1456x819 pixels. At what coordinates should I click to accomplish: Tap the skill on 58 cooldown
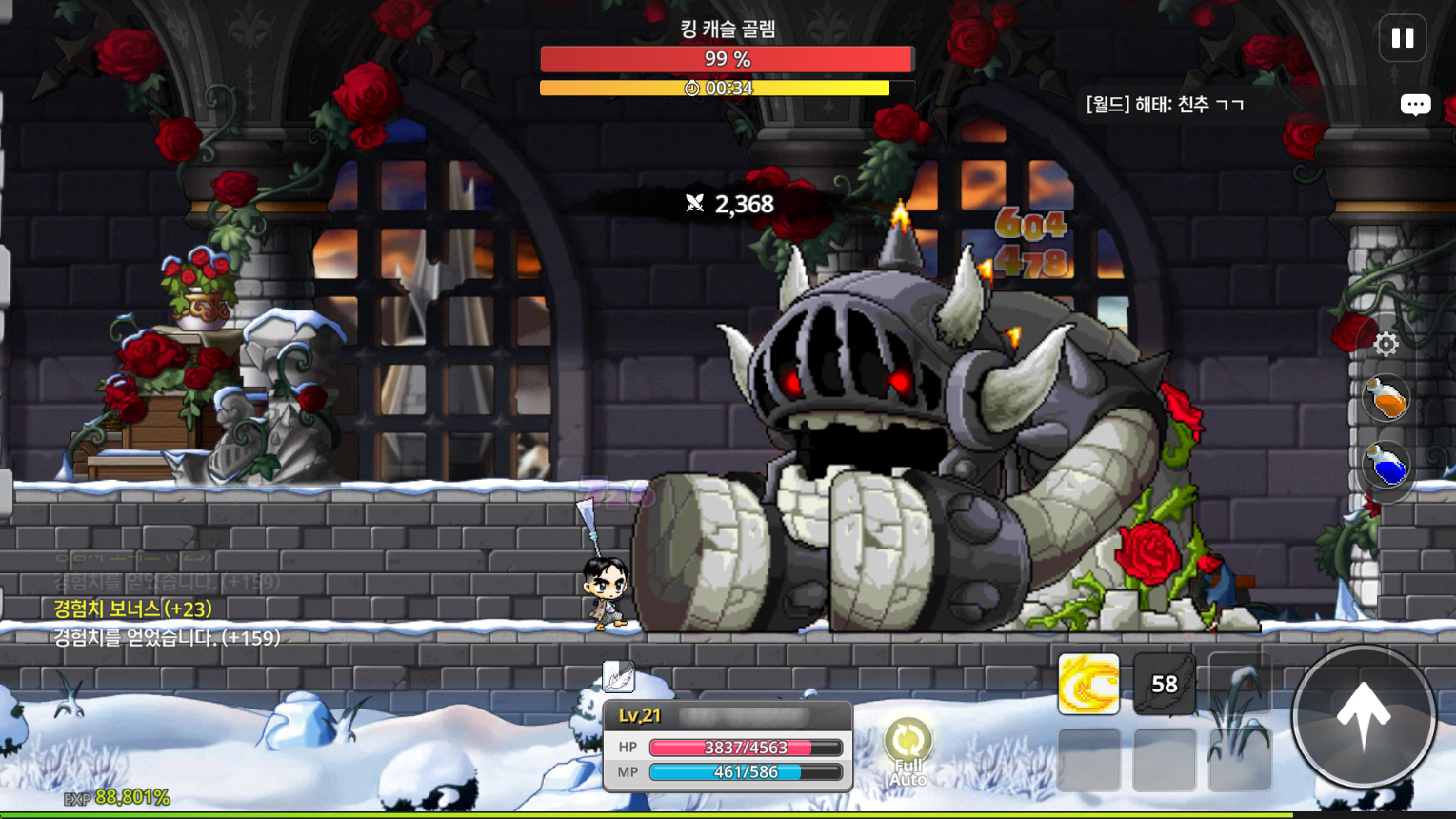coord(1164,684)
